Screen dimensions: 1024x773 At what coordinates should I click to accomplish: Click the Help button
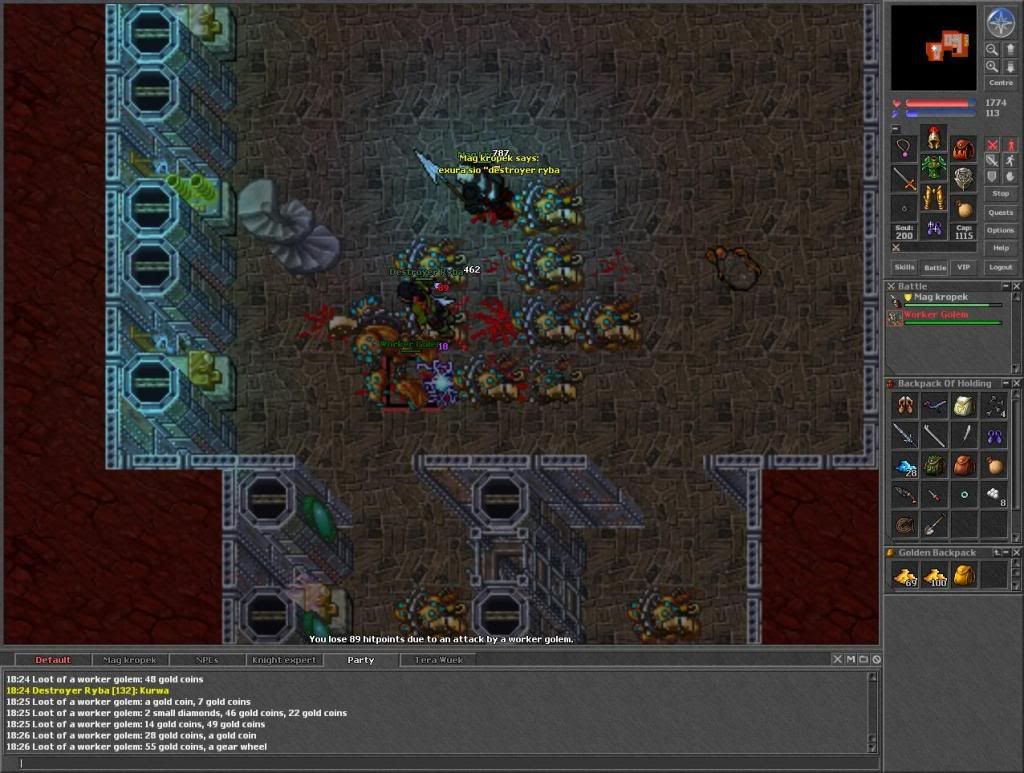[1000, 248]
